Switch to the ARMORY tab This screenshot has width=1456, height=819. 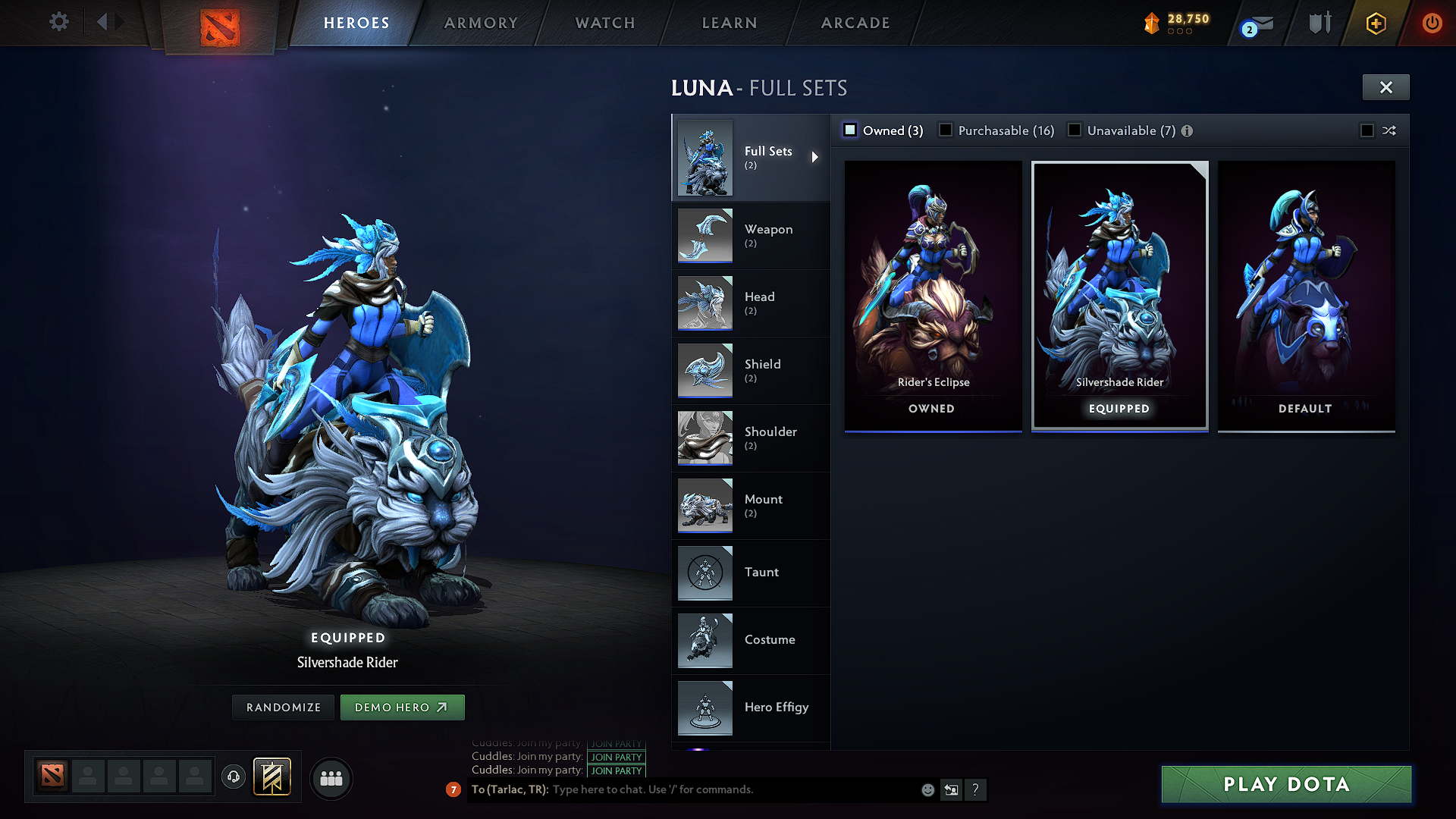(481, 23)
